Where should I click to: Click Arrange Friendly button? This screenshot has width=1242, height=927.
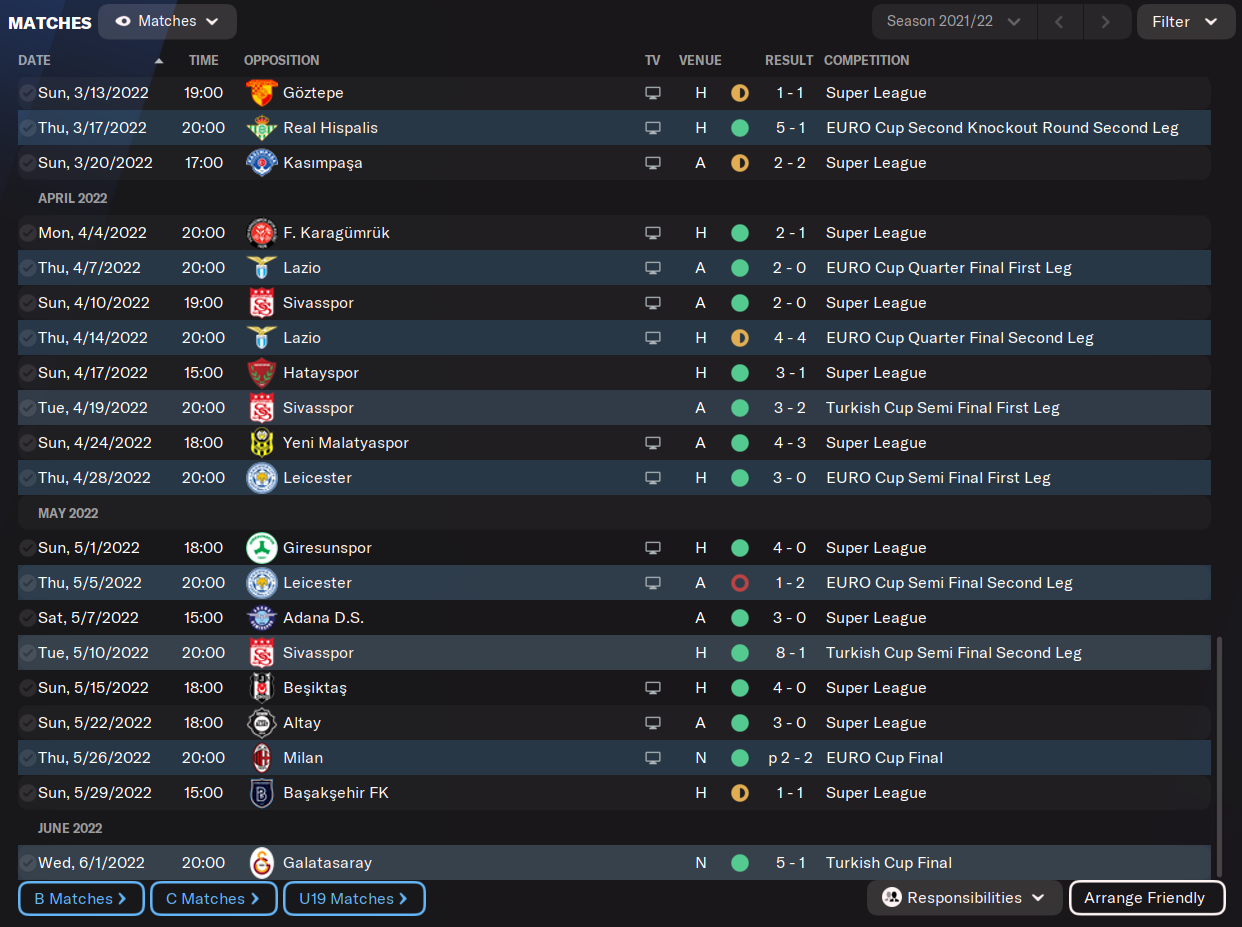pyautogui.click(x=1144, y=898)
